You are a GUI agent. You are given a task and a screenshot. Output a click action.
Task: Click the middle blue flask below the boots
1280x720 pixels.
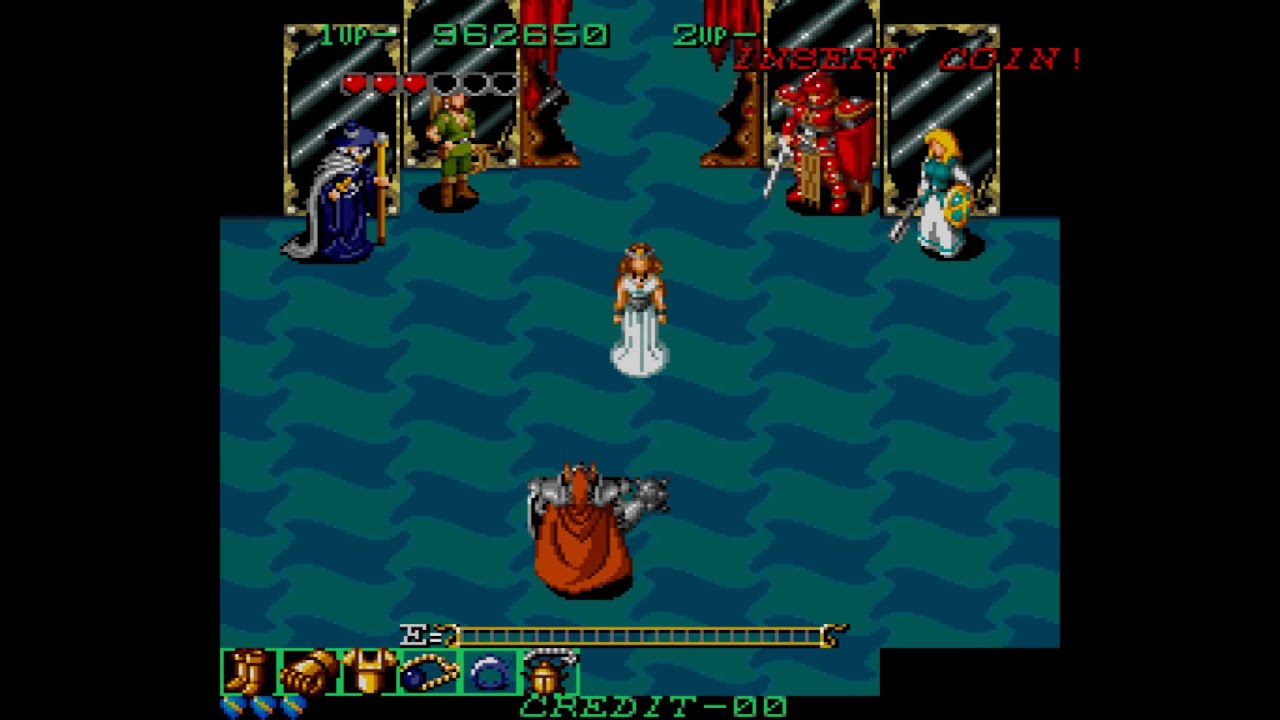click(x=261, y=706)
